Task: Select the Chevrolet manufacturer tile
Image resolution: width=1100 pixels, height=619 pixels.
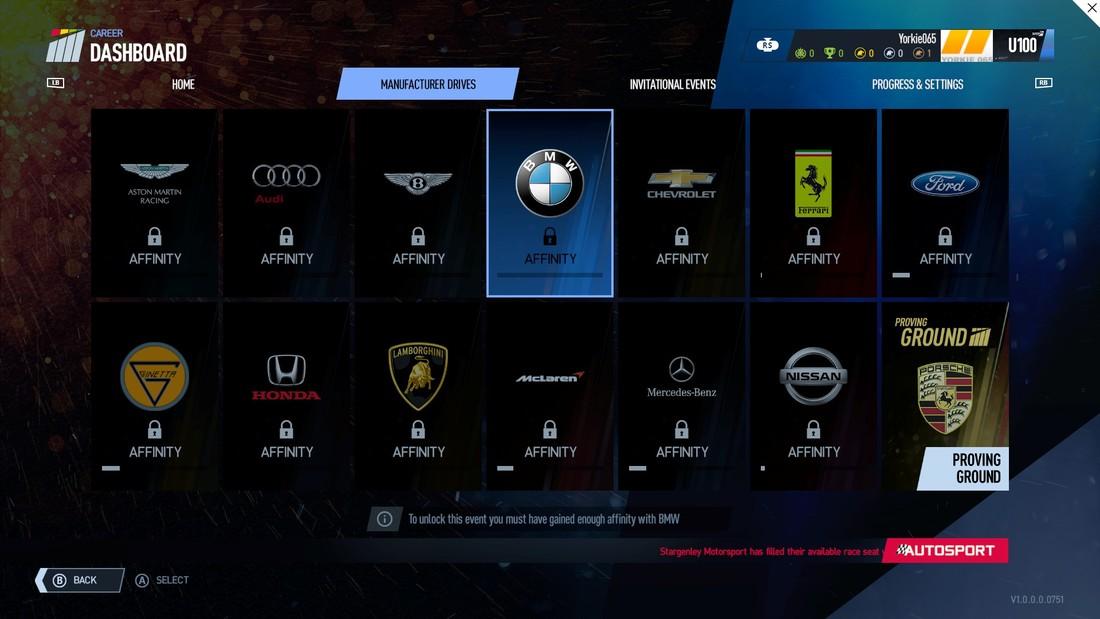Action: click(682, 203)
